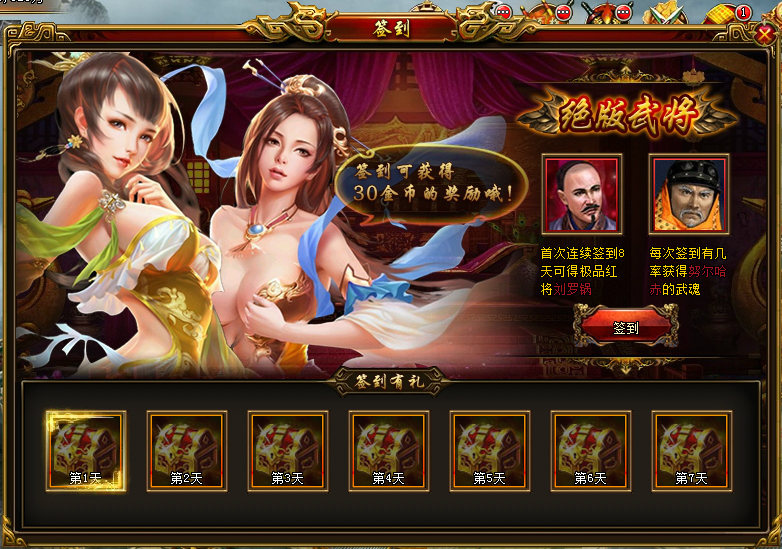Select the 第6天 reward chest
Viewport: 782px width, 549px height.
click(x=591, y=451)
